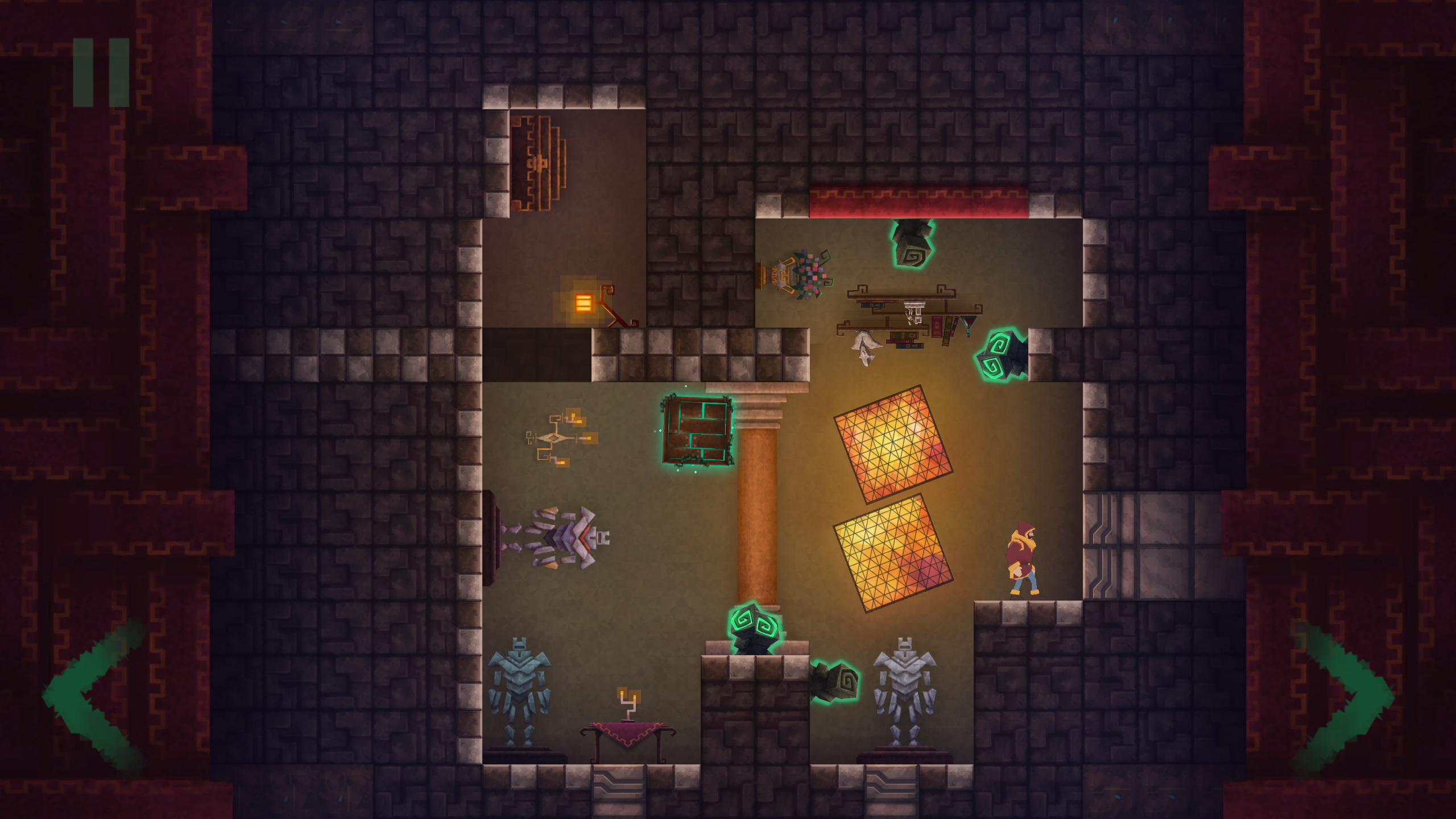Tap the green right arrow control
The width and height of the screenshot is (1456, 819).
pos(1347,697)
